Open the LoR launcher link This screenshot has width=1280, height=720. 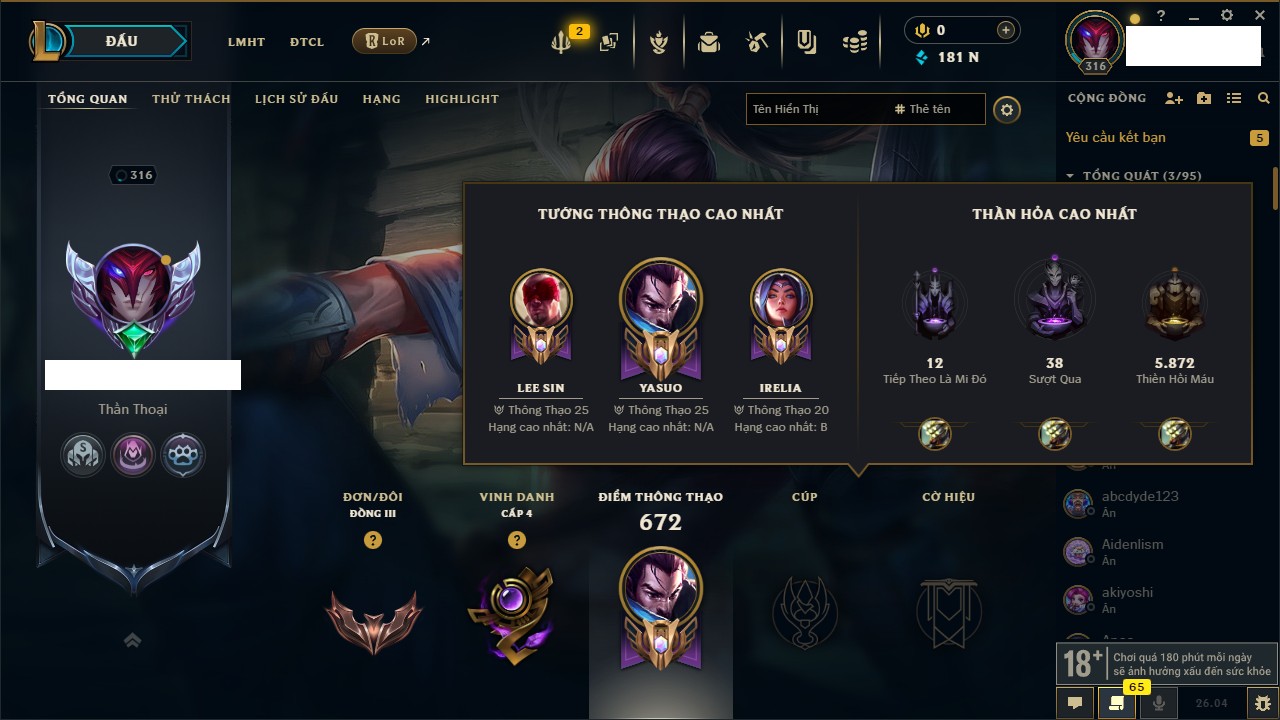(x=385, y=41)
